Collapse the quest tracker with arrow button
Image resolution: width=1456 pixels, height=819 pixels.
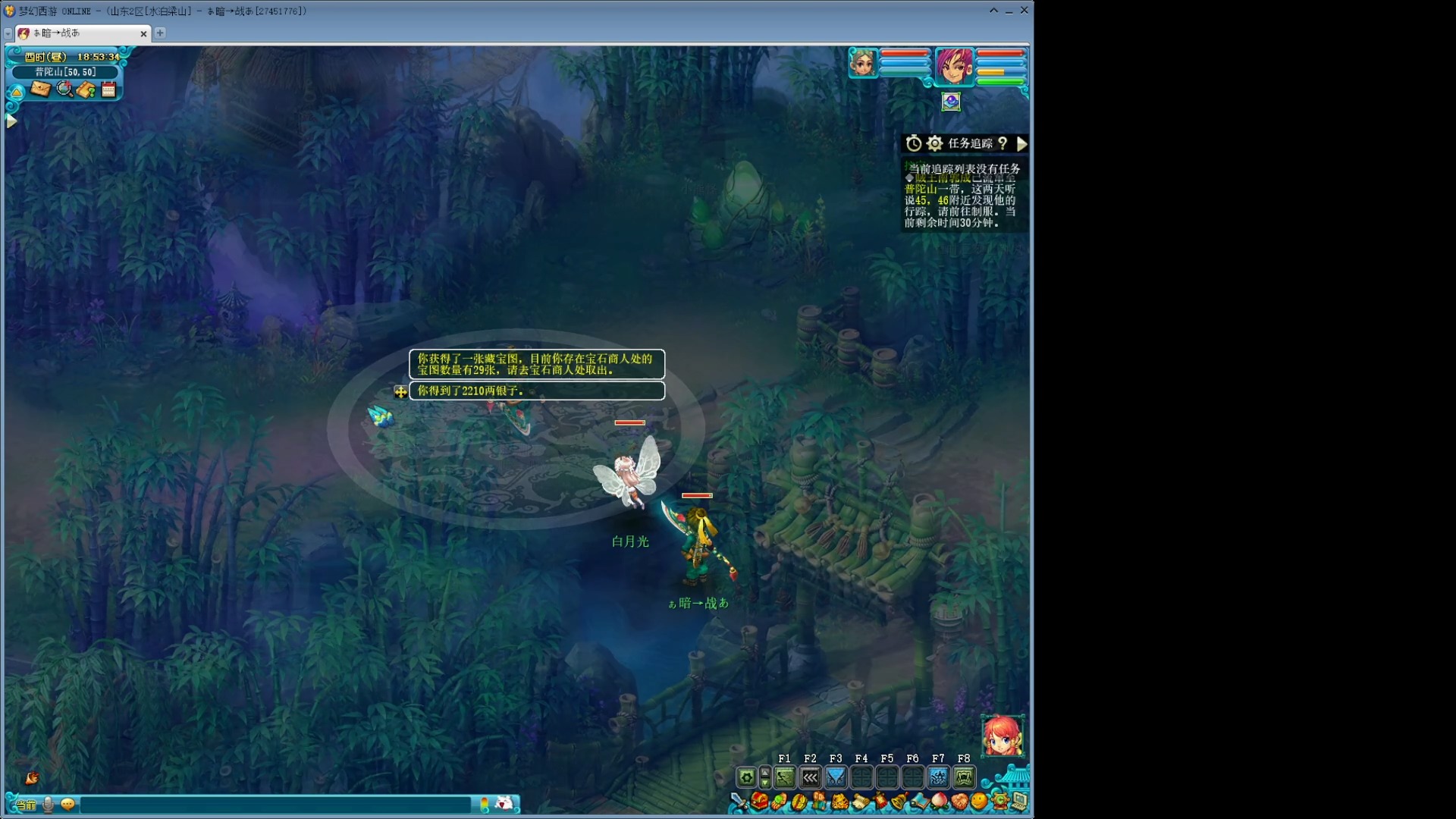(1021, 143)
